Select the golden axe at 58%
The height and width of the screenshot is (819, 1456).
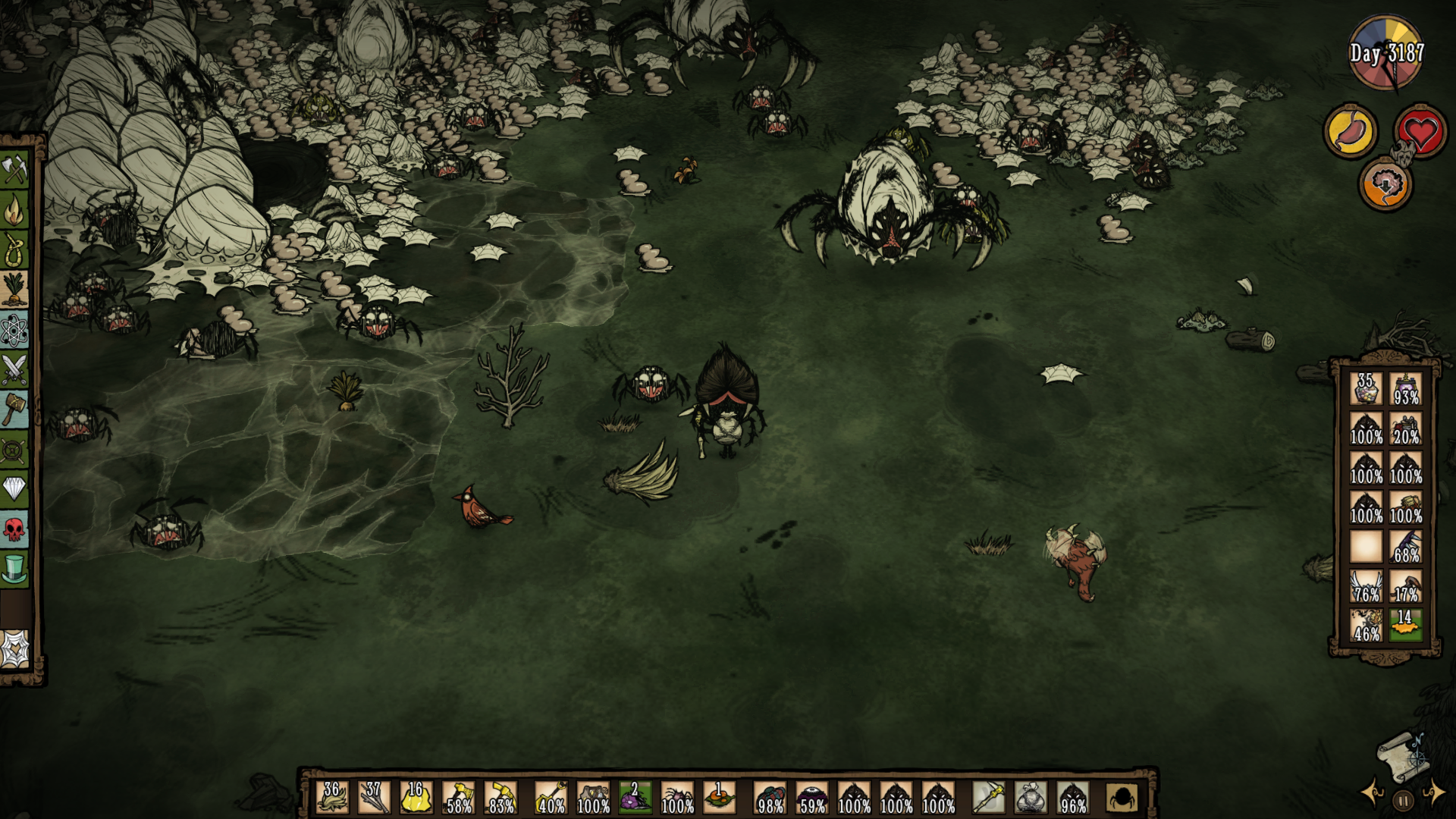(458, 797)
